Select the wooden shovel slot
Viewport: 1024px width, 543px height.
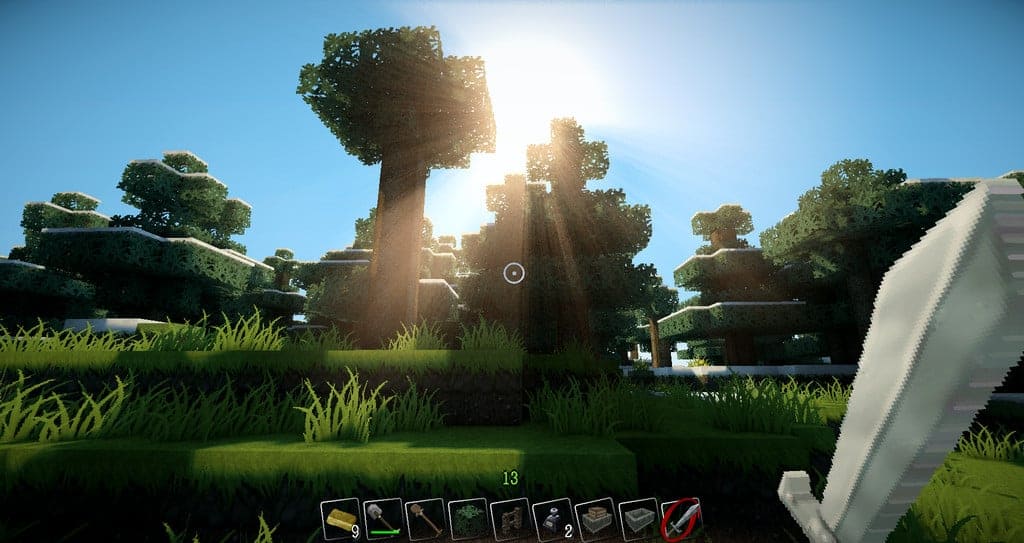(426, 519)
